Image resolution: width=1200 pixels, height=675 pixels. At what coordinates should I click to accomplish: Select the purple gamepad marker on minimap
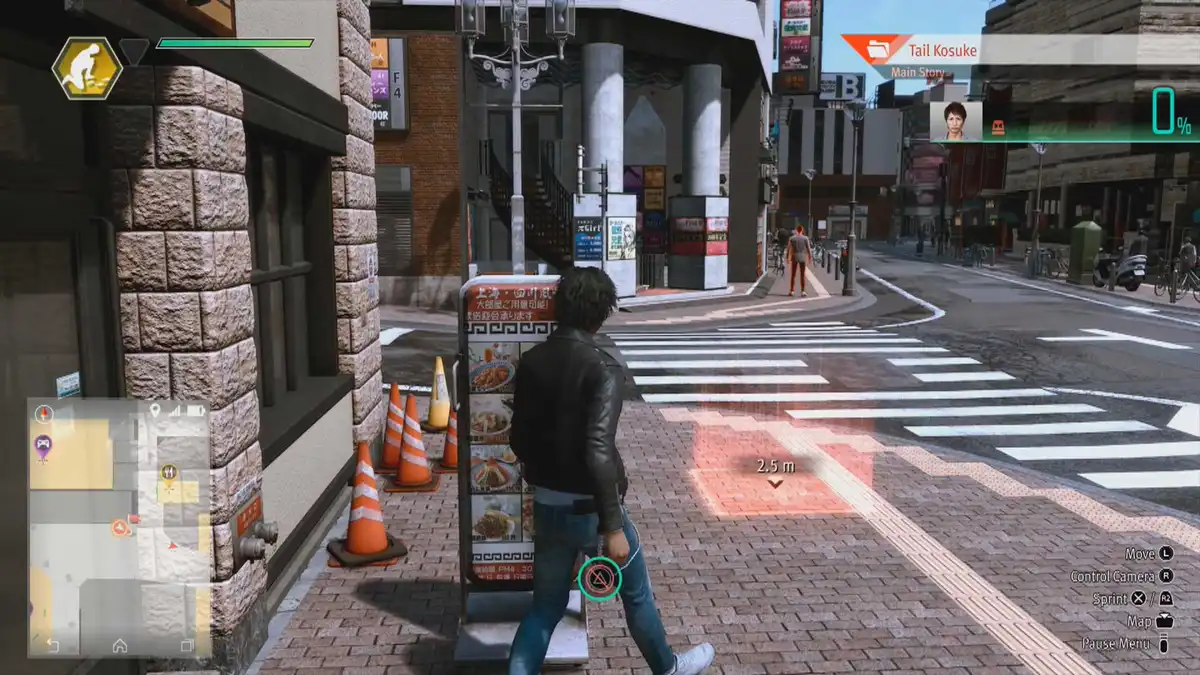(43, 445)
